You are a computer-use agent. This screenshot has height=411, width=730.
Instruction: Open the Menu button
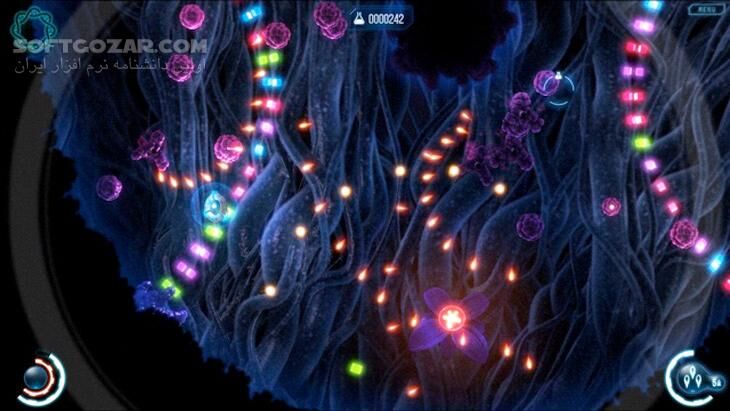click(706, 9)
